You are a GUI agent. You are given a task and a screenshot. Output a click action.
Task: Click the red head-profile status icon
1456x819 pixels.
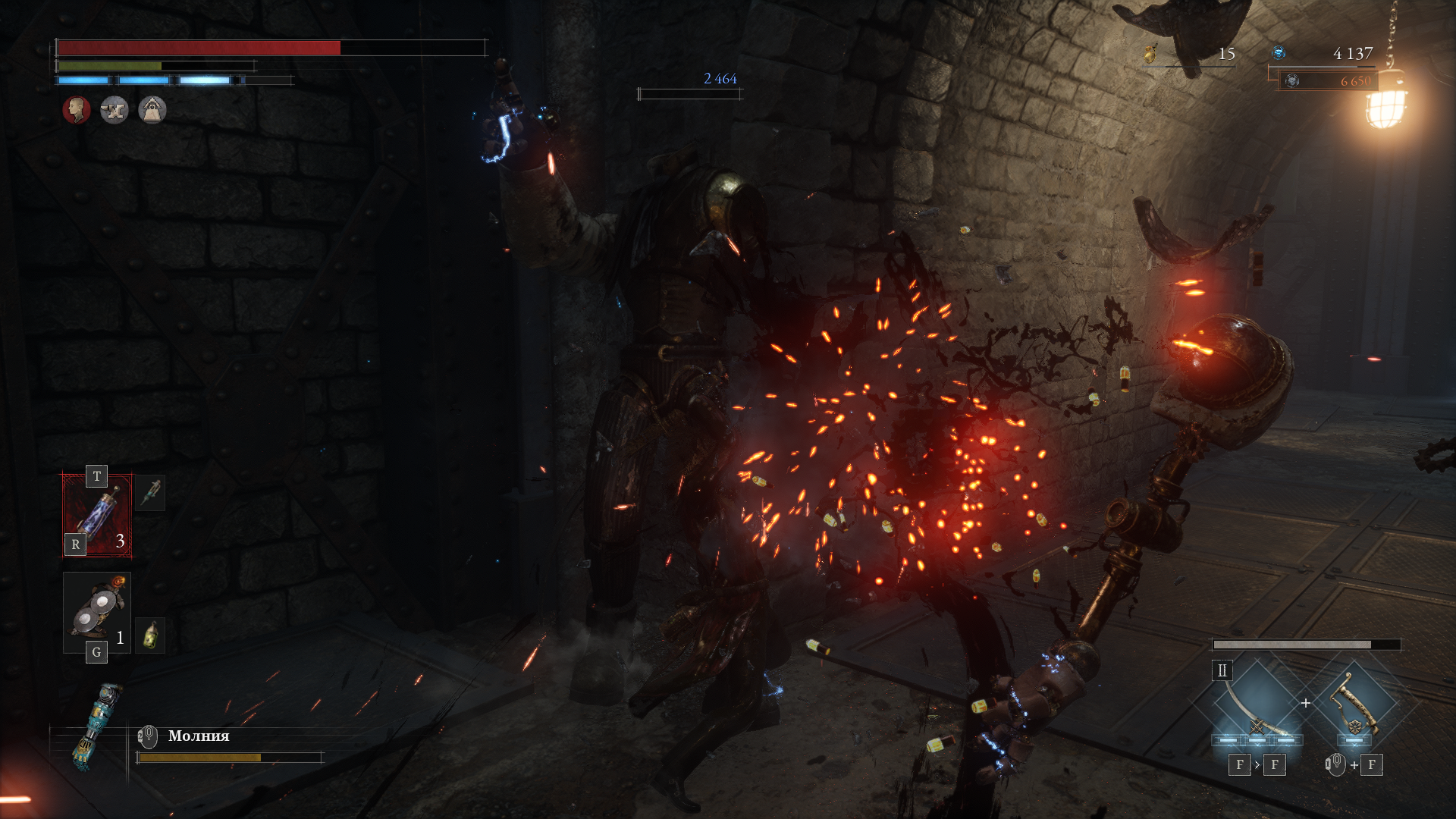(x=77, y=110)
